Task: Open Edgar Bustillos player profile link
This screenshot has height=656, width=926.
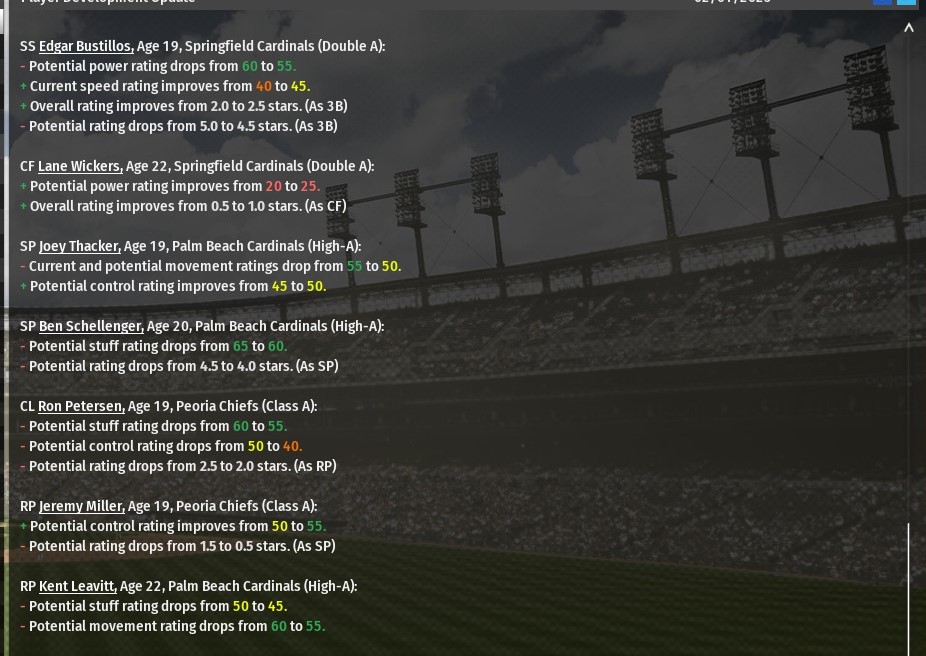Action: [x=86, y=46]
